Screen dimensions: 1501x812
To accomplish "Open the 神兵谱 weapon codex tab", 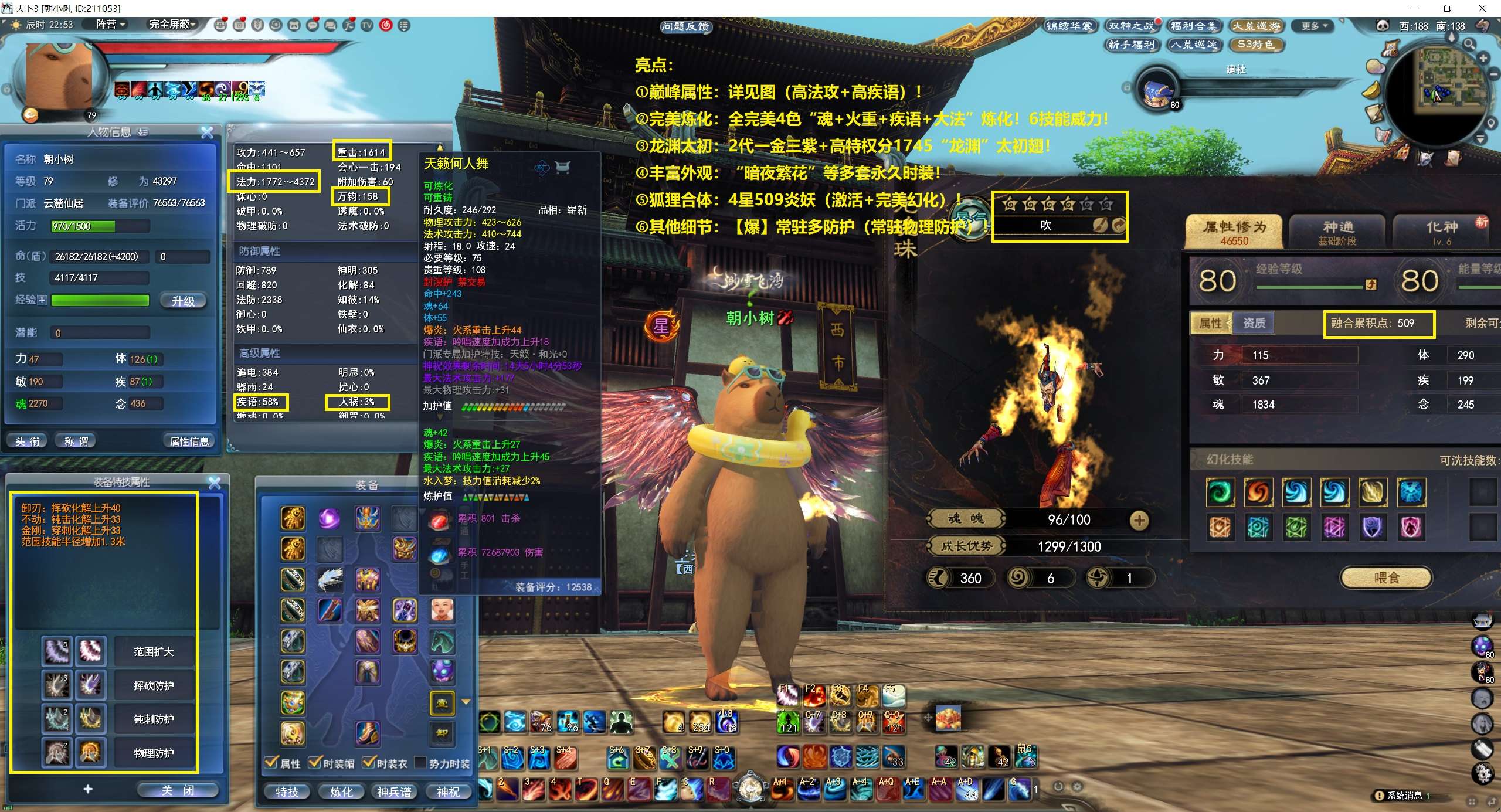I will click(x=394, y=791).
